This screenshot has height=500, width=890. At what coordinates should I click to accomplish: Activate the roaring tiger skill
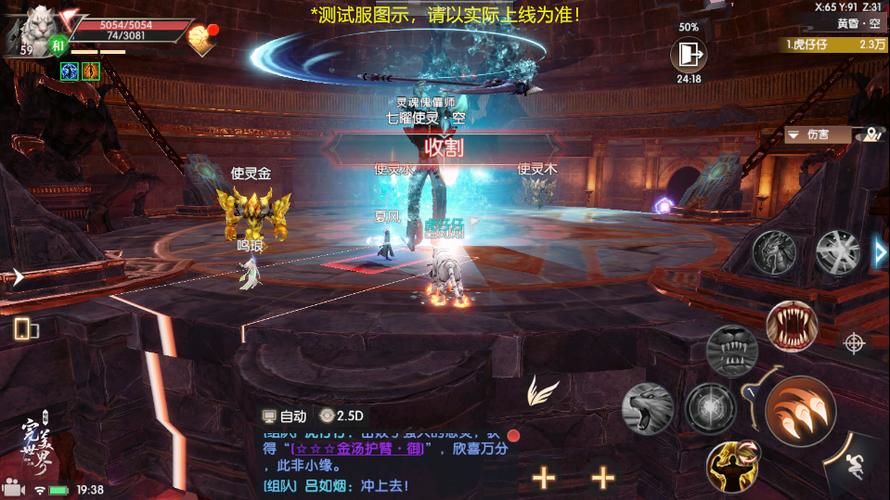647,408
